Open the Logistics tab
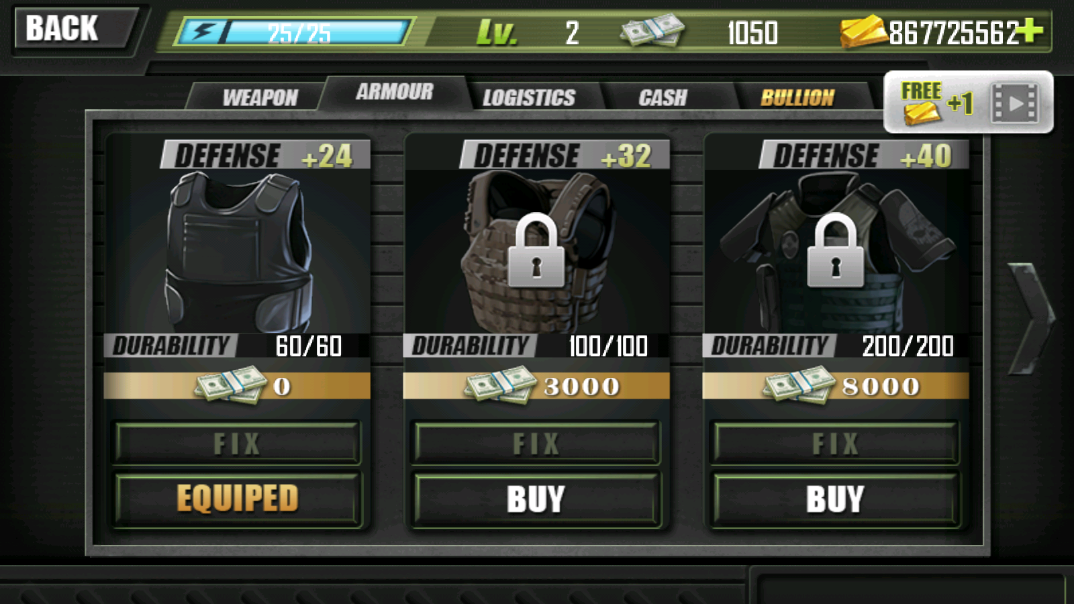 (x=529, y=97)
